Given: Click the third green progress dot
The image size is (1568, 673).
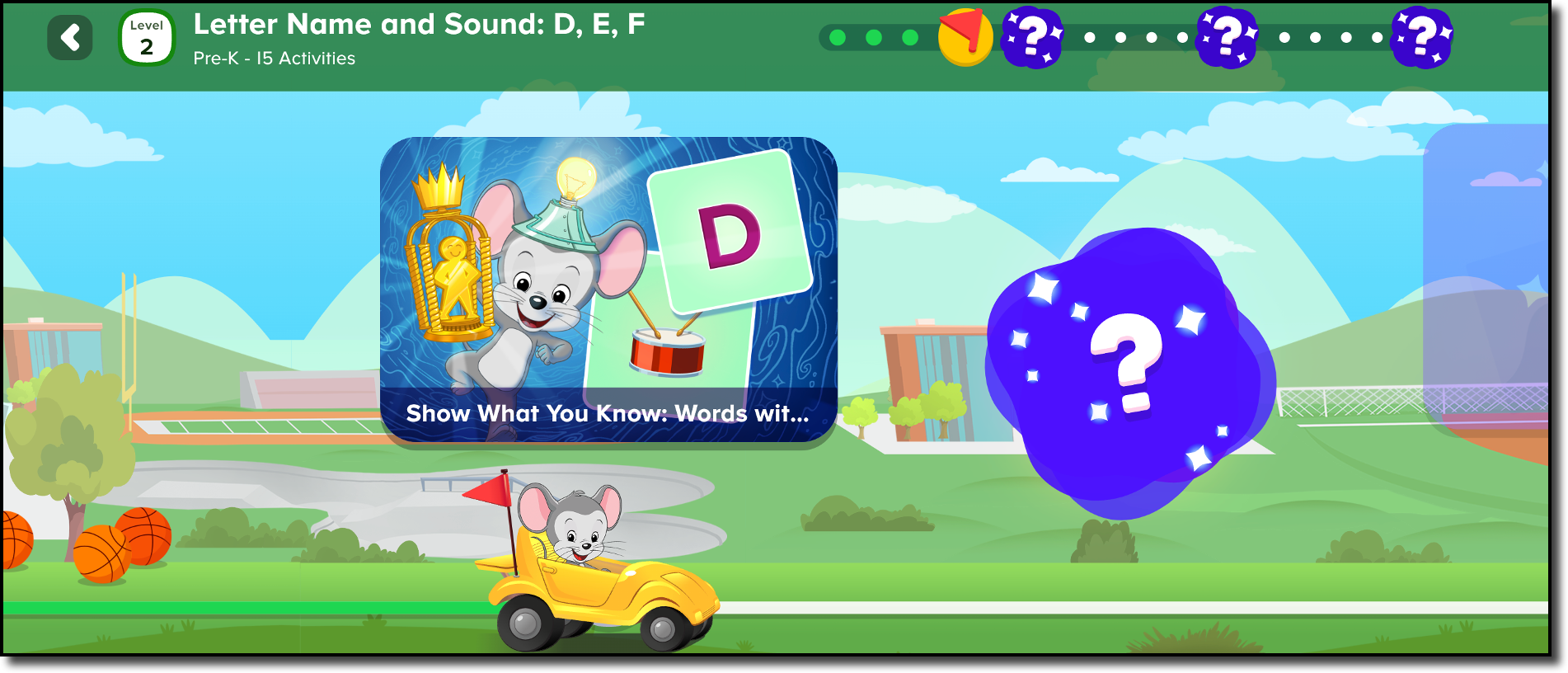Looking at the screenshot, I should pos(909,35).
